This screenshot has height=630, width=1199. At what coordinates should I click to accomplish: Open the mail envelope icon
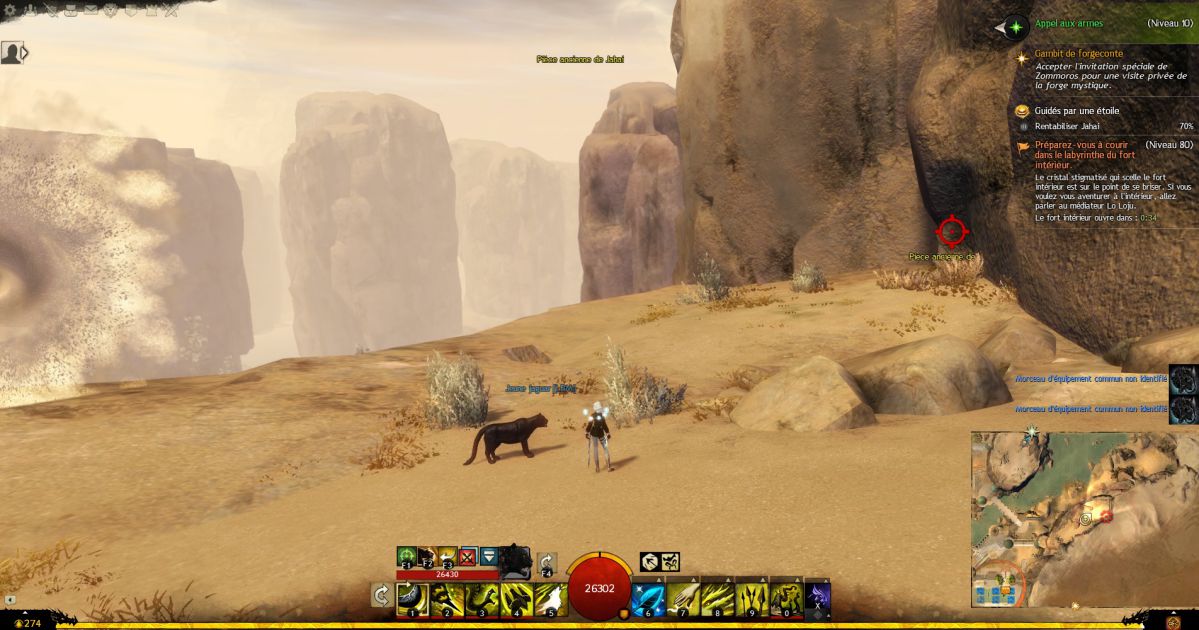point(92,10)
